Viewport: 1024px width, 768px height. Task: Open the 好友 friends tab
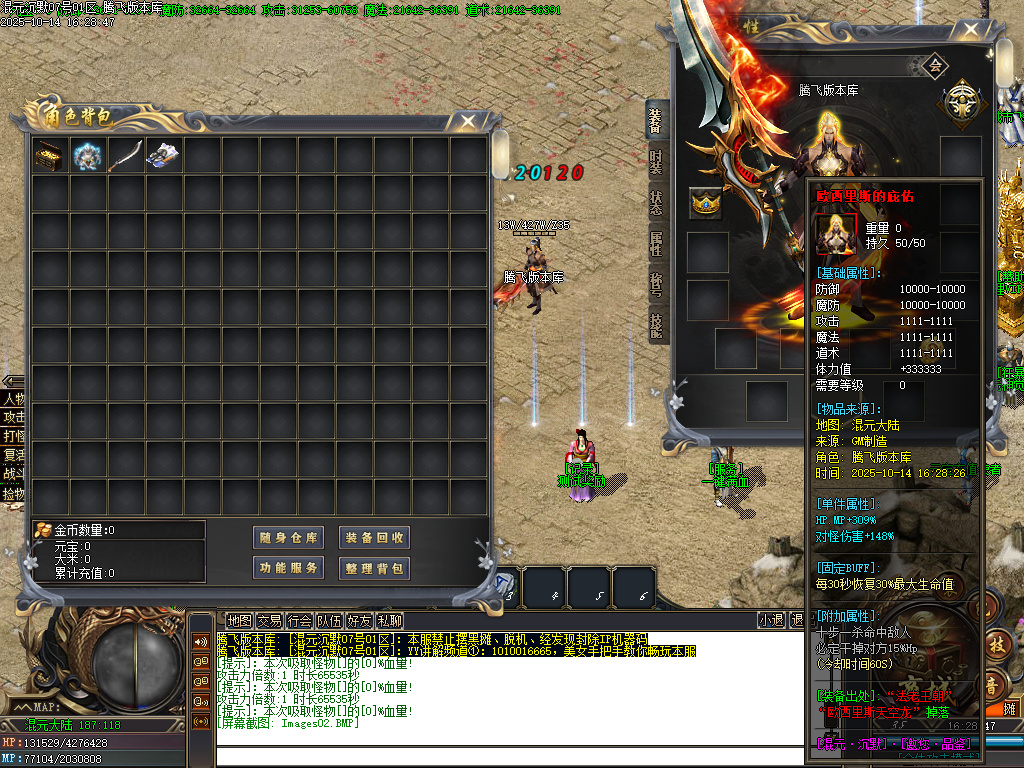click(x=359, y=621)
